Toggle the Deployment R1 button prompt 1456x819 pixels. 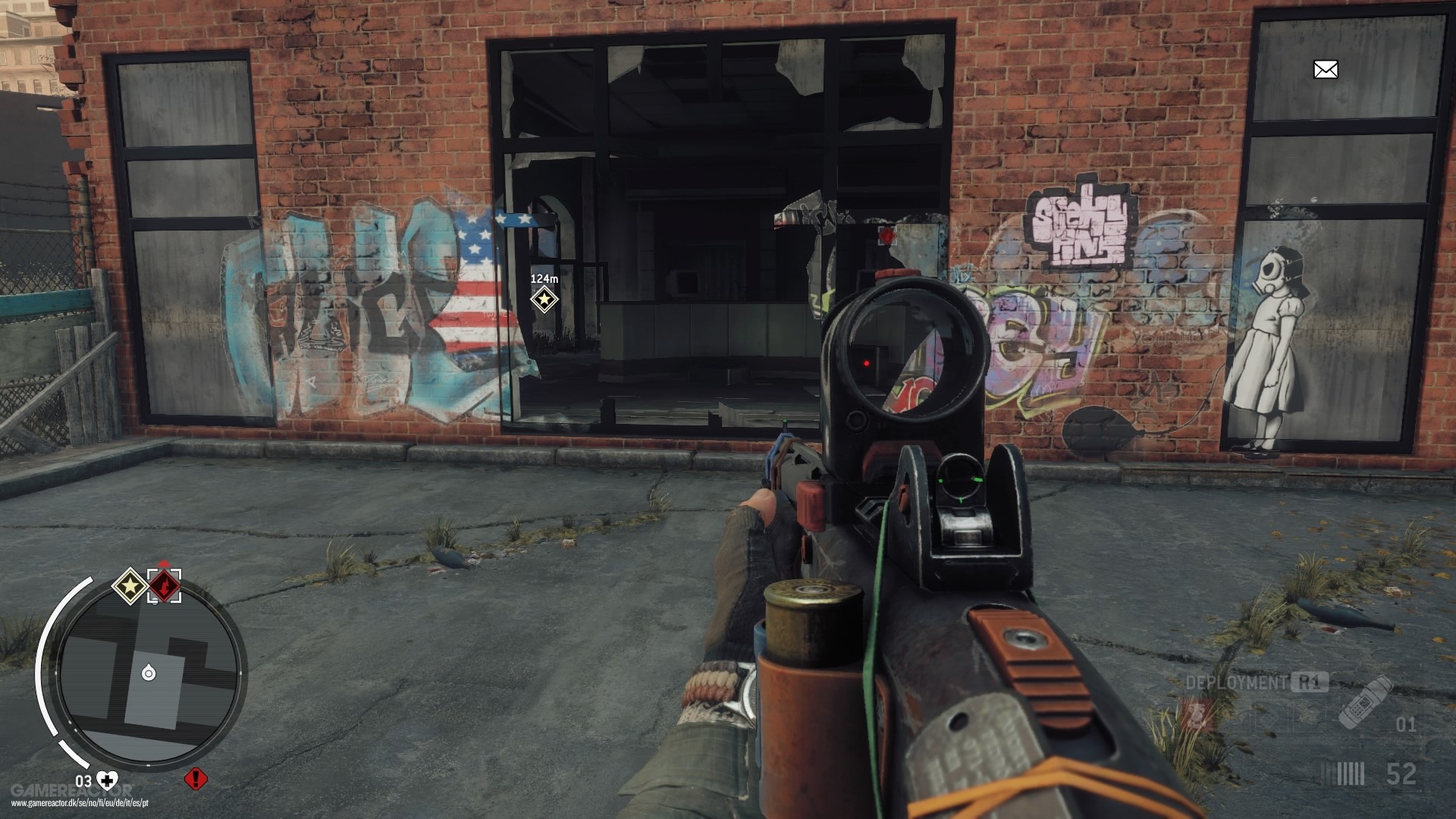(x=1308, y=682)
